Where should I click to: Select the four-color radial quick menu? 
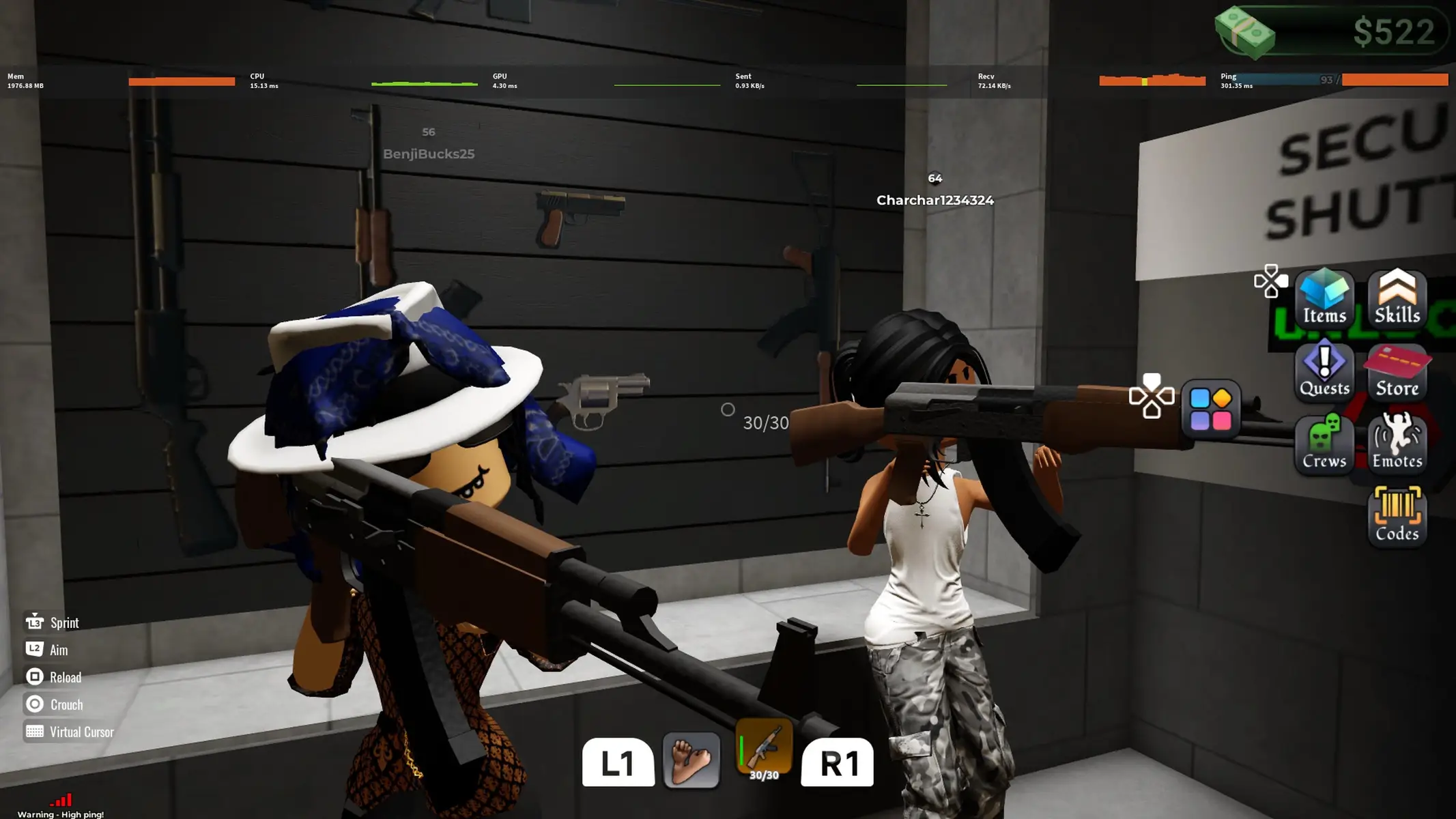[1212, 409]
